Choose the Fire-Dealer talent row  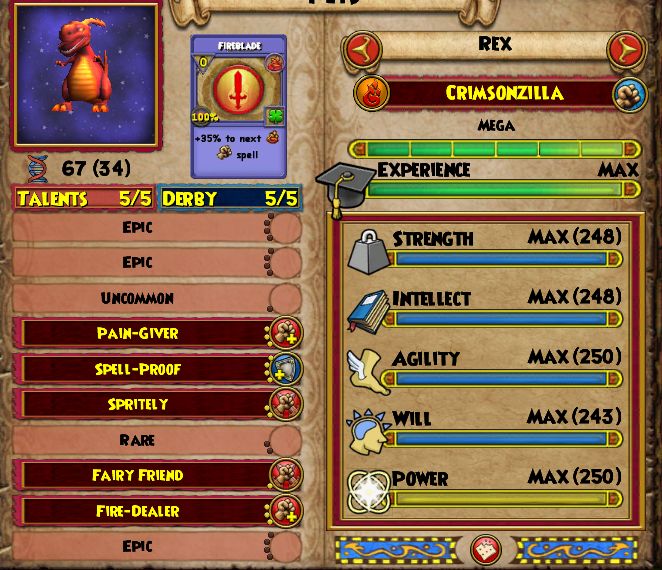(140, 511)
